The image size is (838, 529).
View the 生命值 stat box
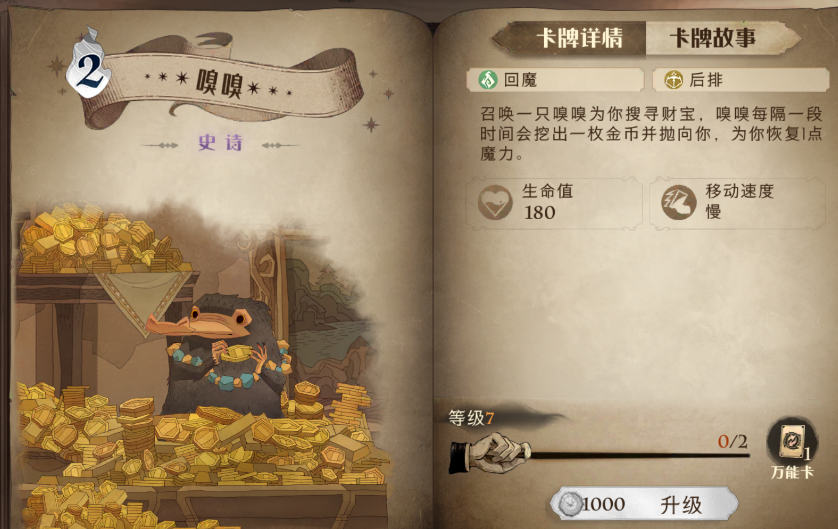[x=555, y=201]
